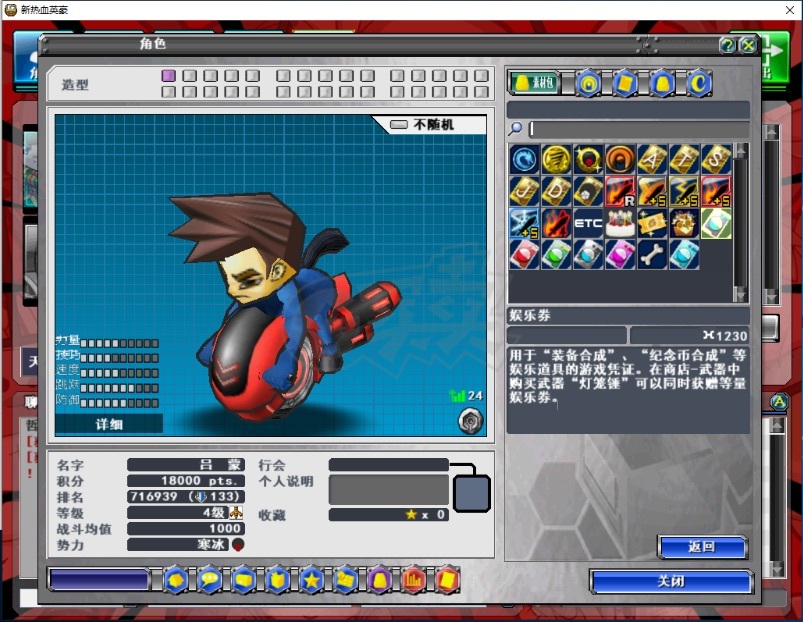Click the 关闭 button
The image size is (803, 622).
coord(671,581)
